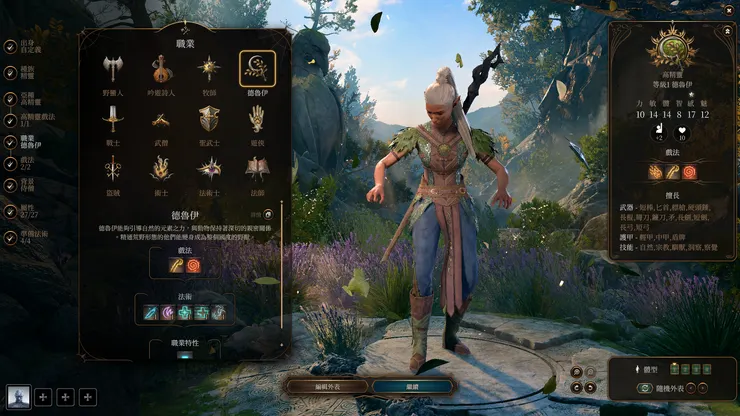
Task: Select the party member portrait
Action: (x=18, y=398)
